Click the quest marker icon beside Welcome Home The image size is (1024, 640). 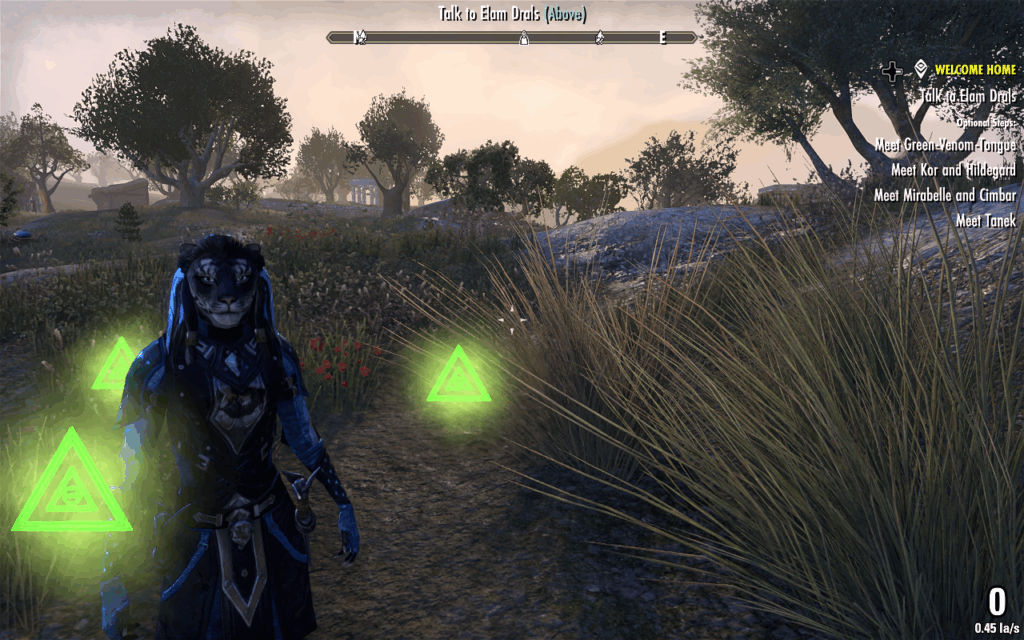920,70
